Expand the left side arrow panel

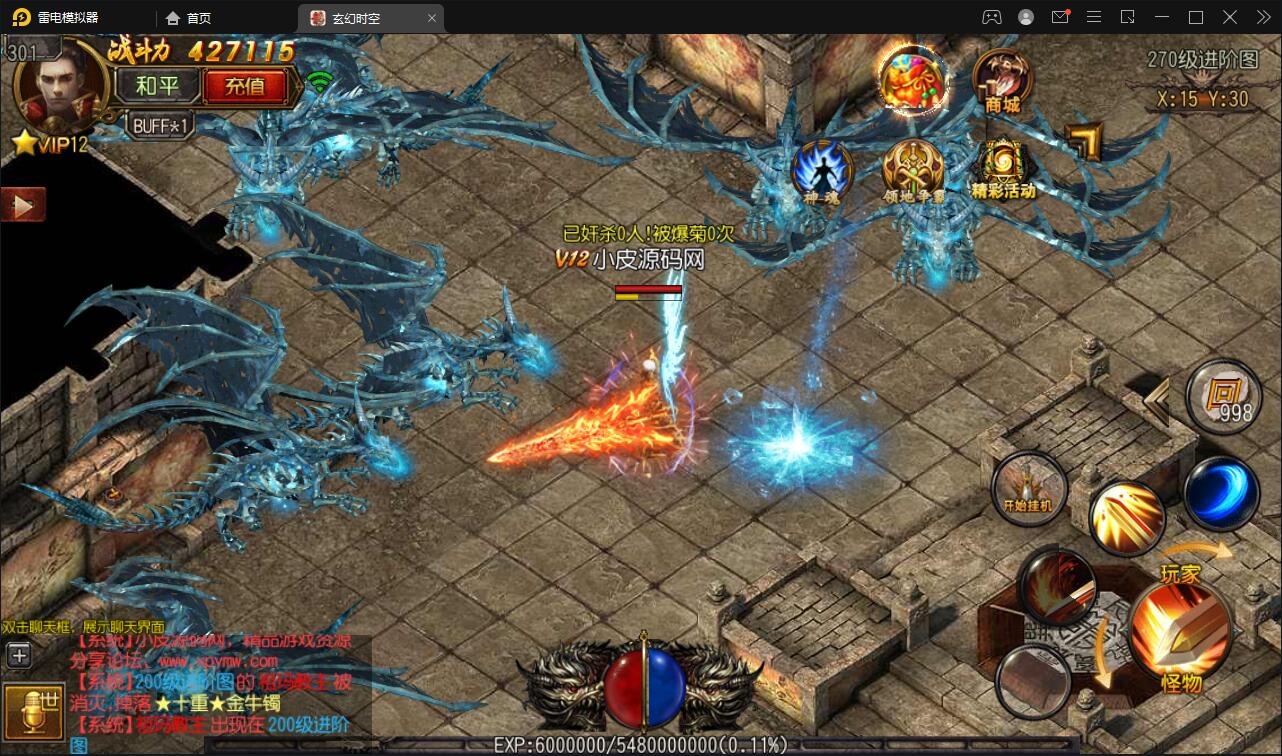(22, 205)
